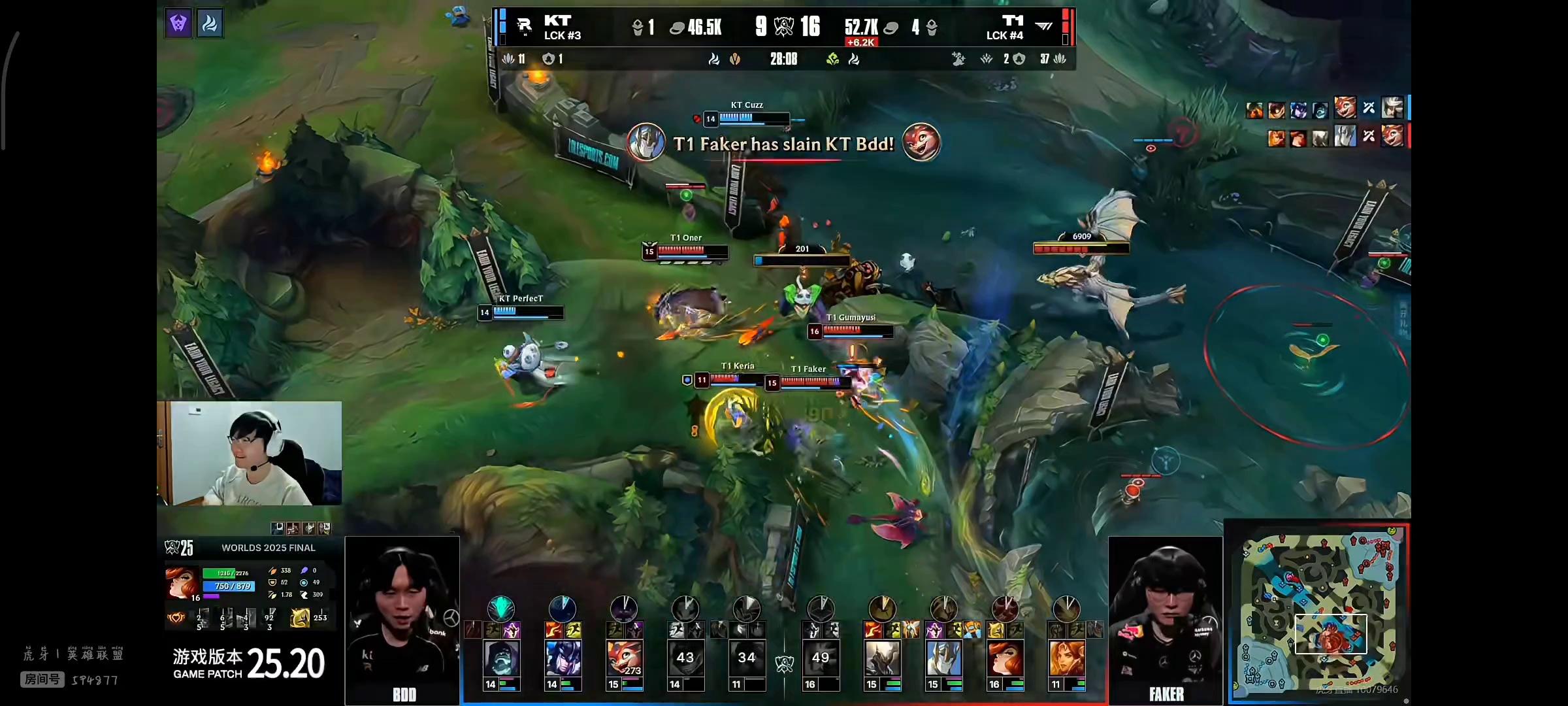Click the top-row Smolder kill feed portrait
This screenshot has height=706, width=1568.
tap(1345, 108)
